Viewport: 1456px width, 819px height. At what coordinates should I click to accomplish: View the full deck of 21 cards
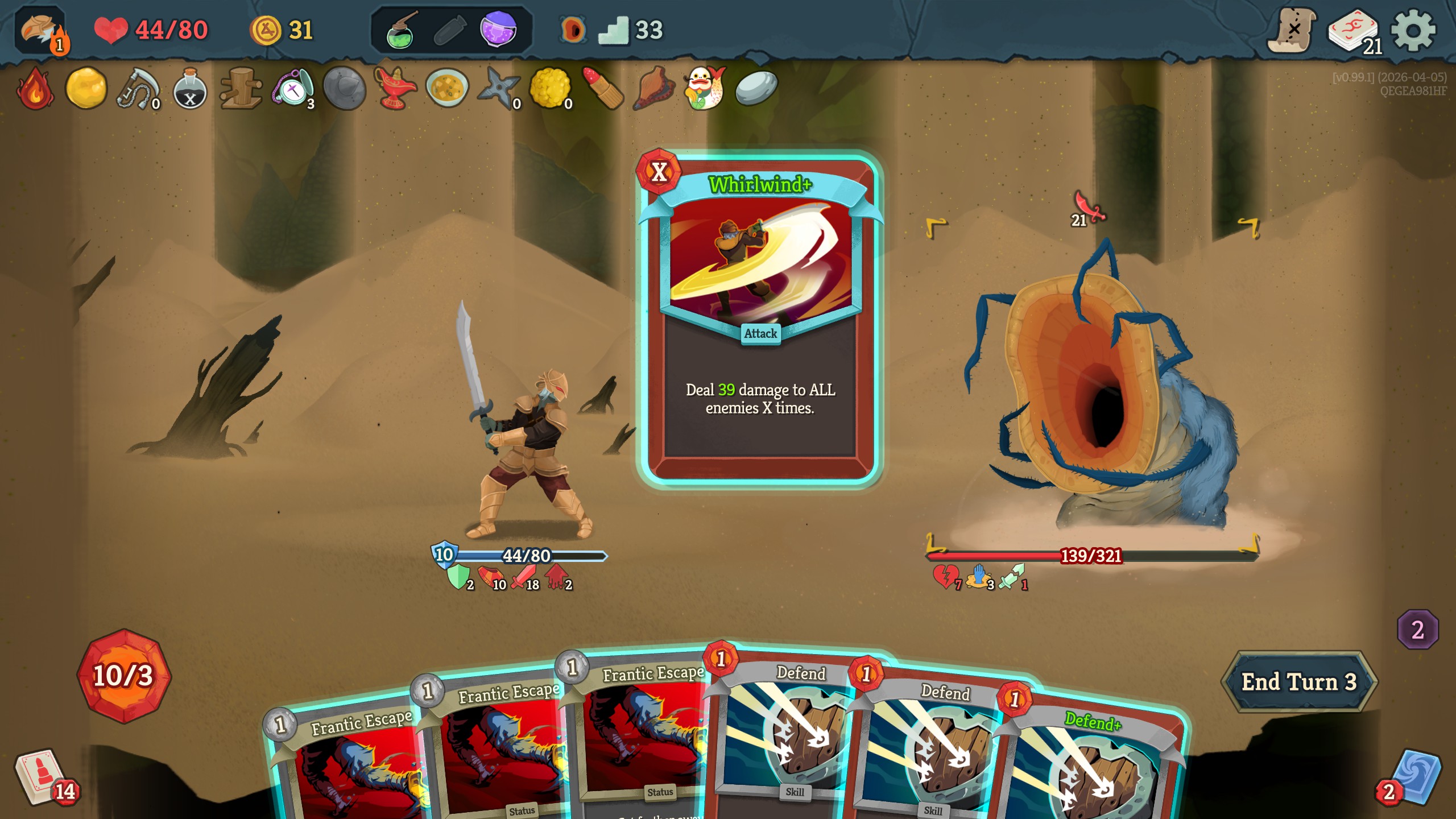(x=1354, y=32)
